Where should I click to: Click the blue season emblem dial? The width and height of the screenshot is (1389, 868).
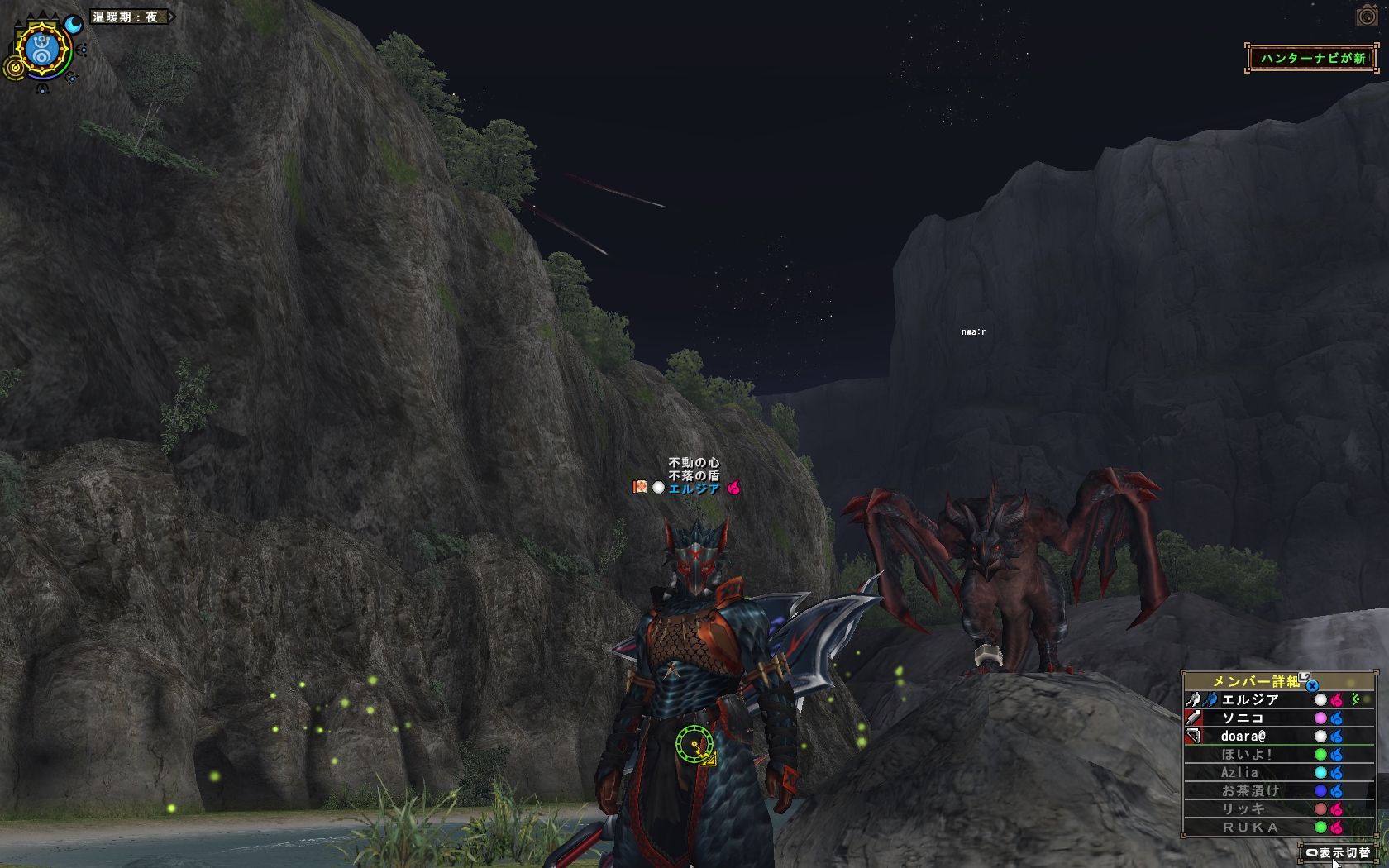(x=43, y=50)
